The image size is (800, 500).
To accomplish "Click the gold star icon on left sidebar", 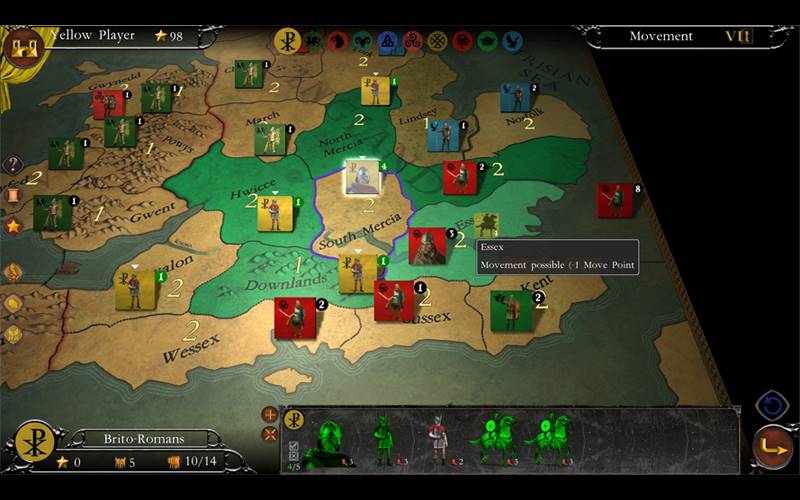I will click(x=13, y=226).
